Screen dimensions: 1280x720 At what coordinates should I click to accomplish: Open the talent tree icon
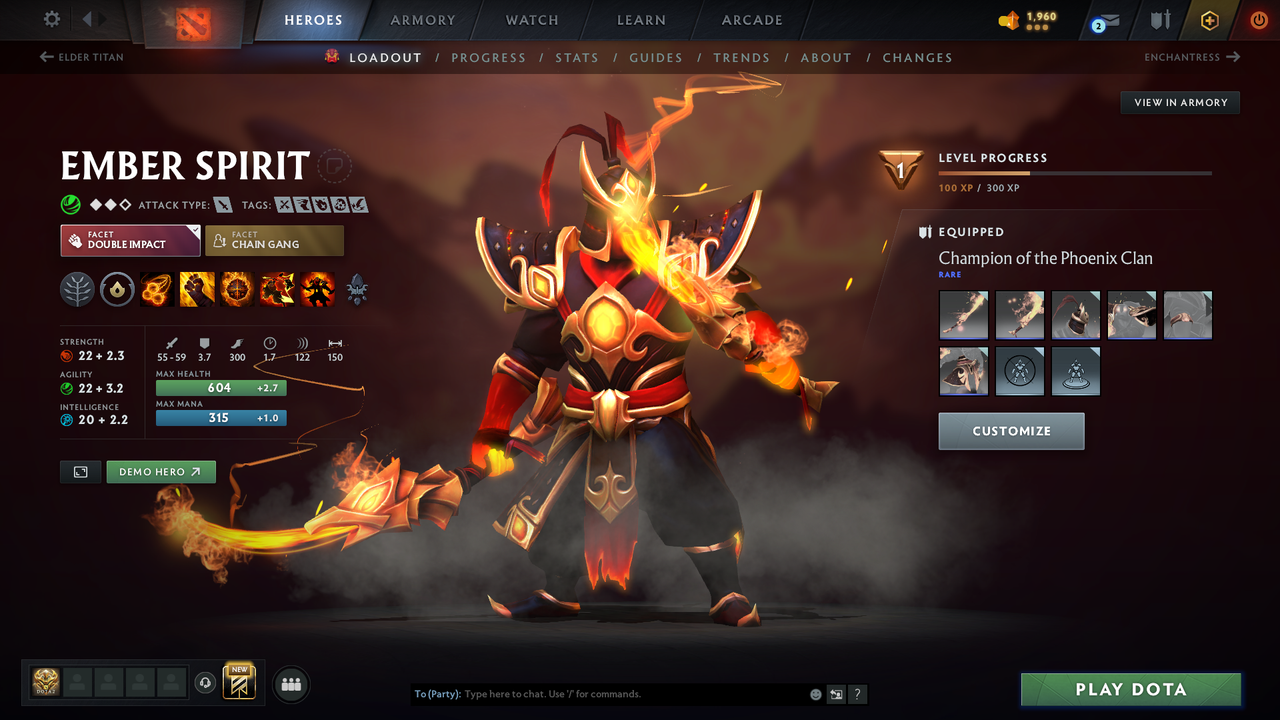pos(78,289)
